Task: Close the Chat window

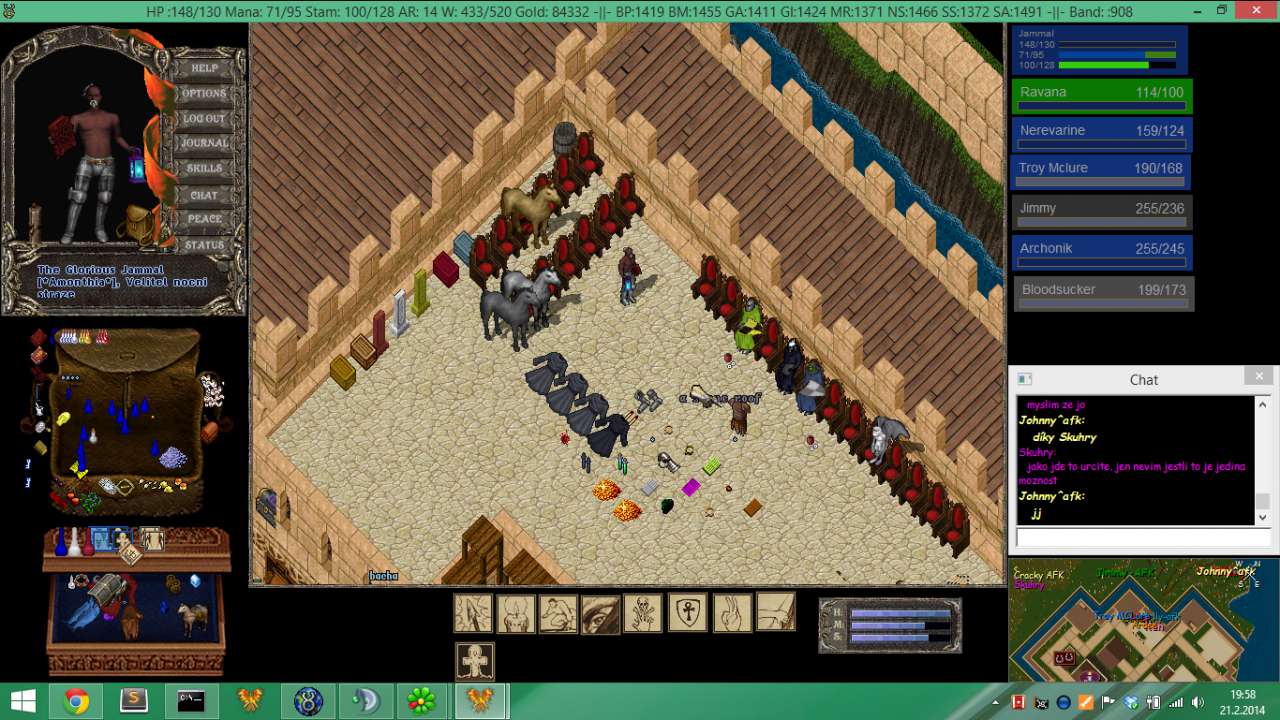Action: tap(1259, 377)
